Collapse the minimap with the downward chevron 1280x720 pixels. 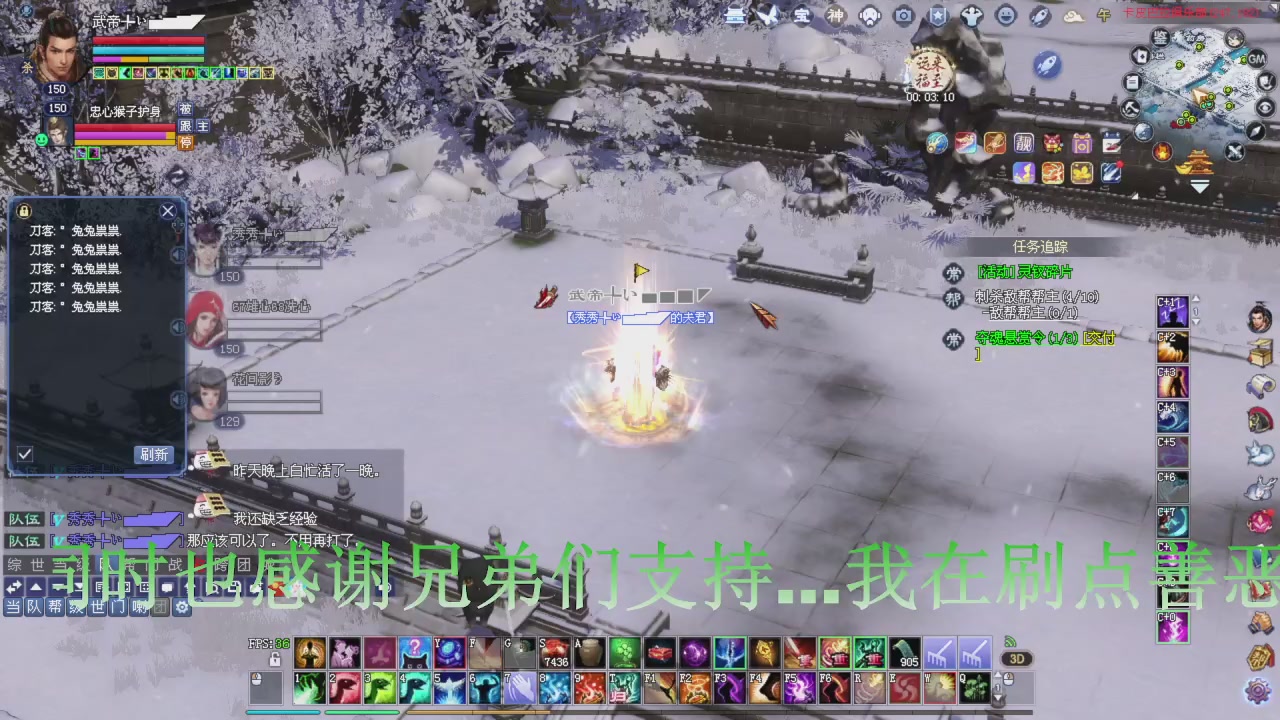1197,186
